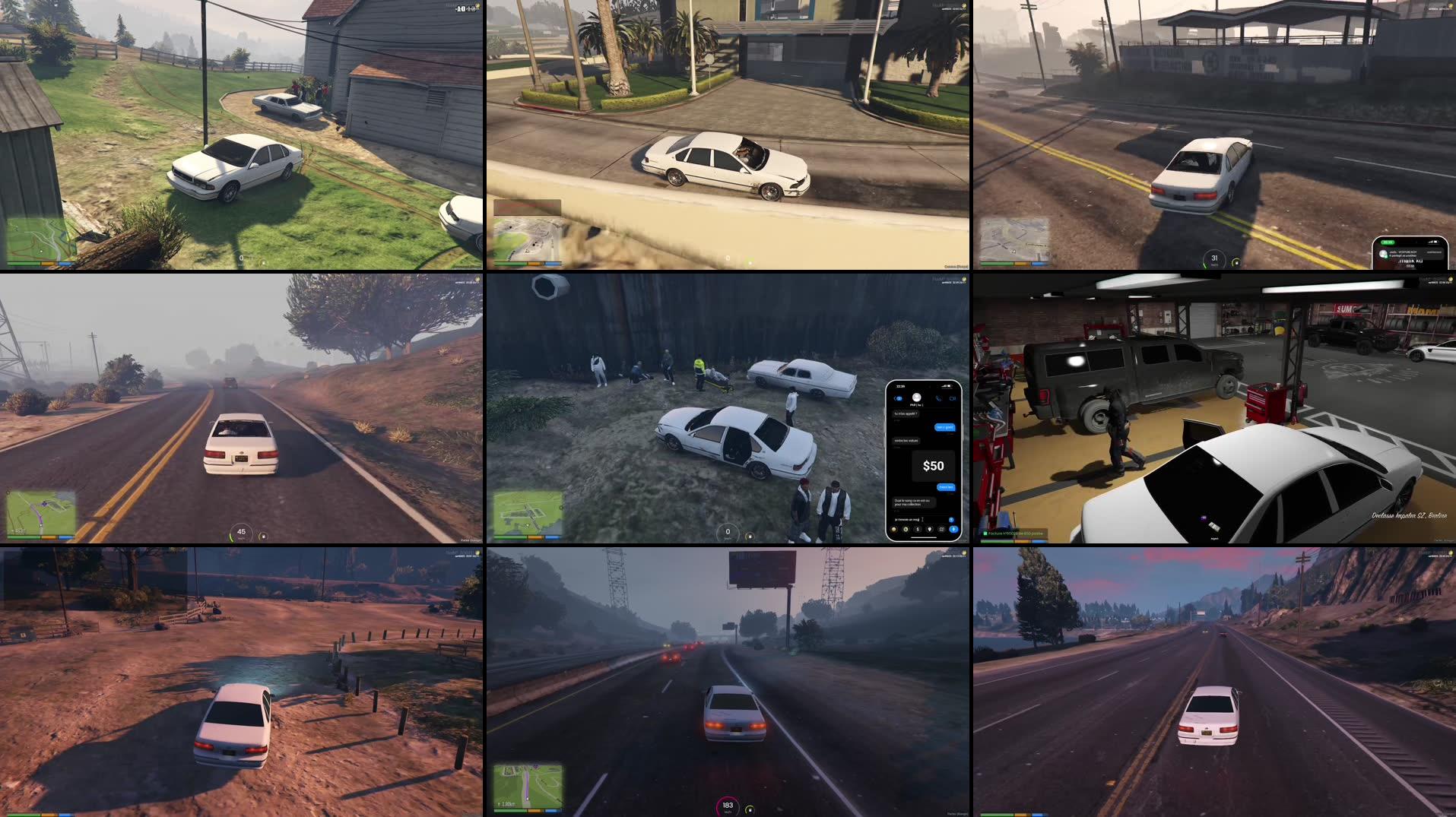Select the voice call icon in the Messages app

tap(939, 398)
